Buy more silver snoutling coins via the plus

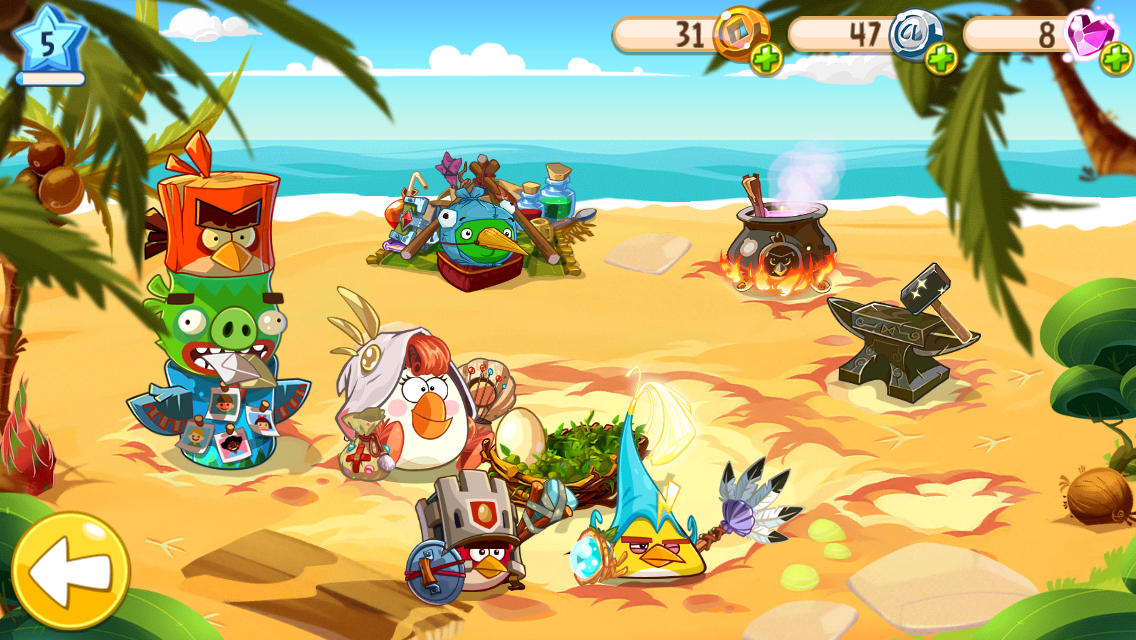coord(941,59)
